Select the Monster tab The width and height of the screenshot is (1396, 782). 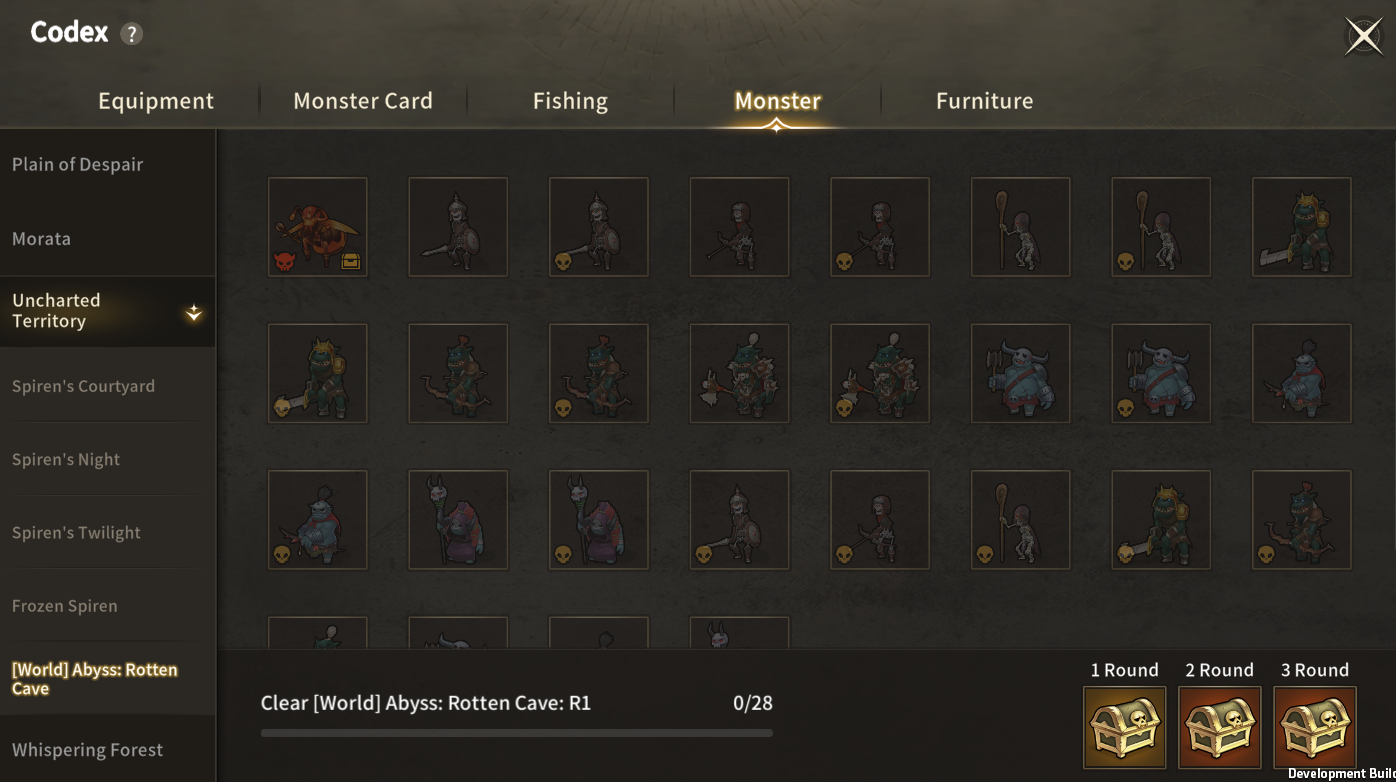pyautogui.click(x=777, y=101)
